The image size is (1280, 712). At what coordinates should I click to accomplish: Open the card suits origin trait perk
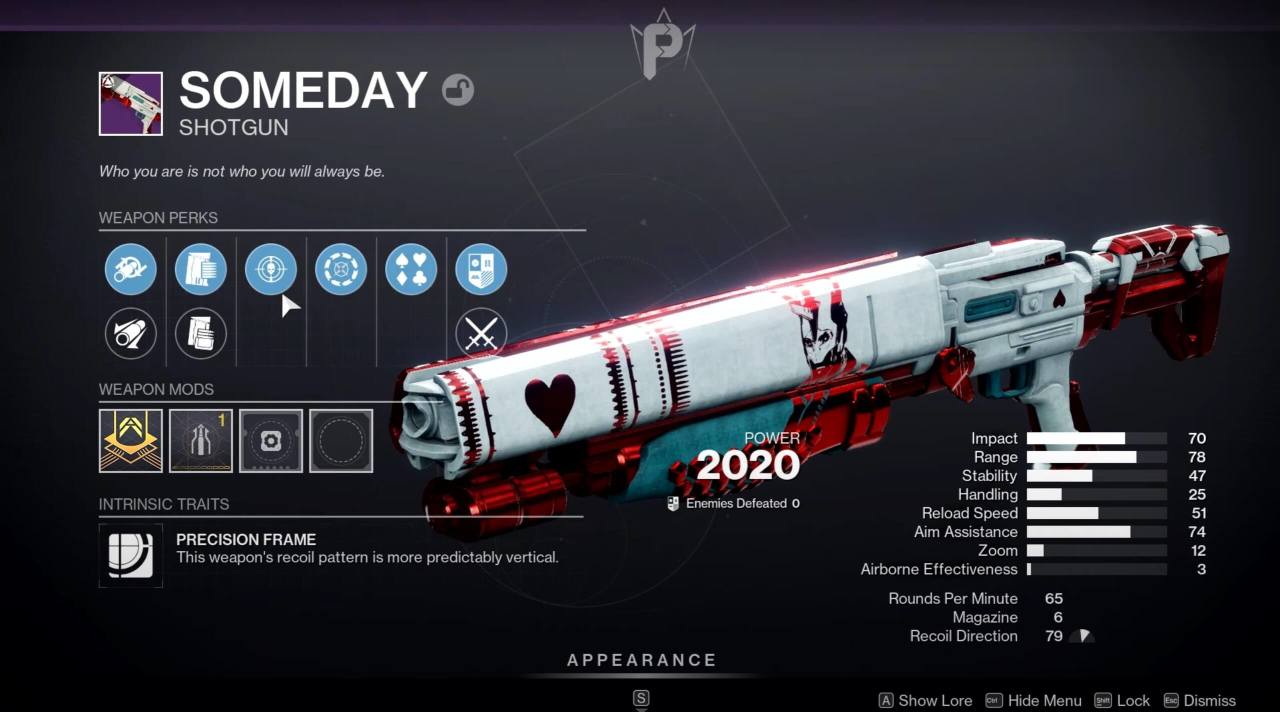coord(411,269)
